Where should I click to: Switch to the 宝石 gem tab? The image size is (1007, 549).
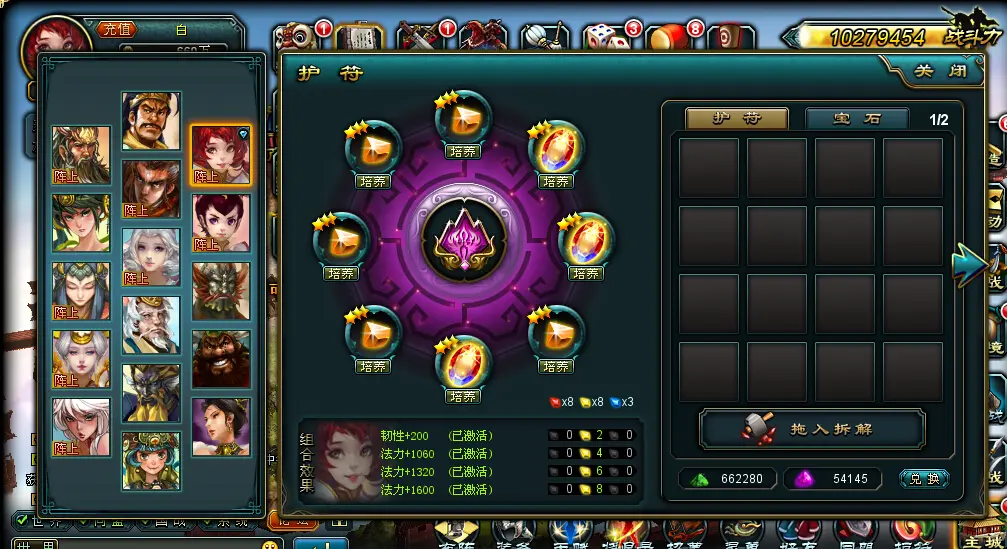(x=857, y=118)
